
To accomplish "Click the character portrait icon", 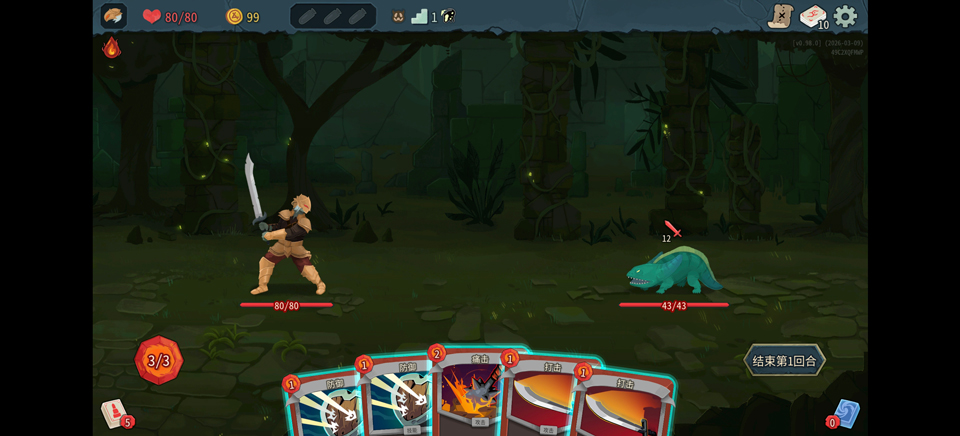I will coord(114,17).
